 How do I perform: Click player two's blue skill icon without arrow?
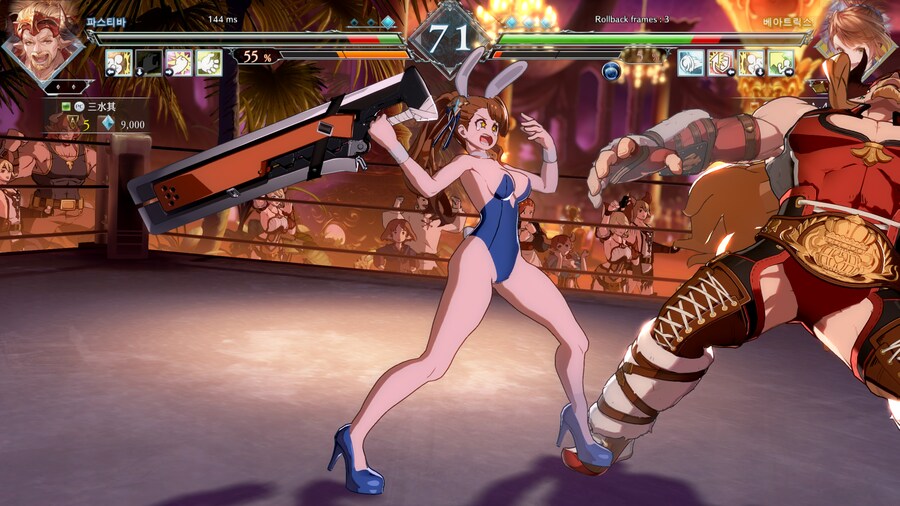[x=690, y=62]
